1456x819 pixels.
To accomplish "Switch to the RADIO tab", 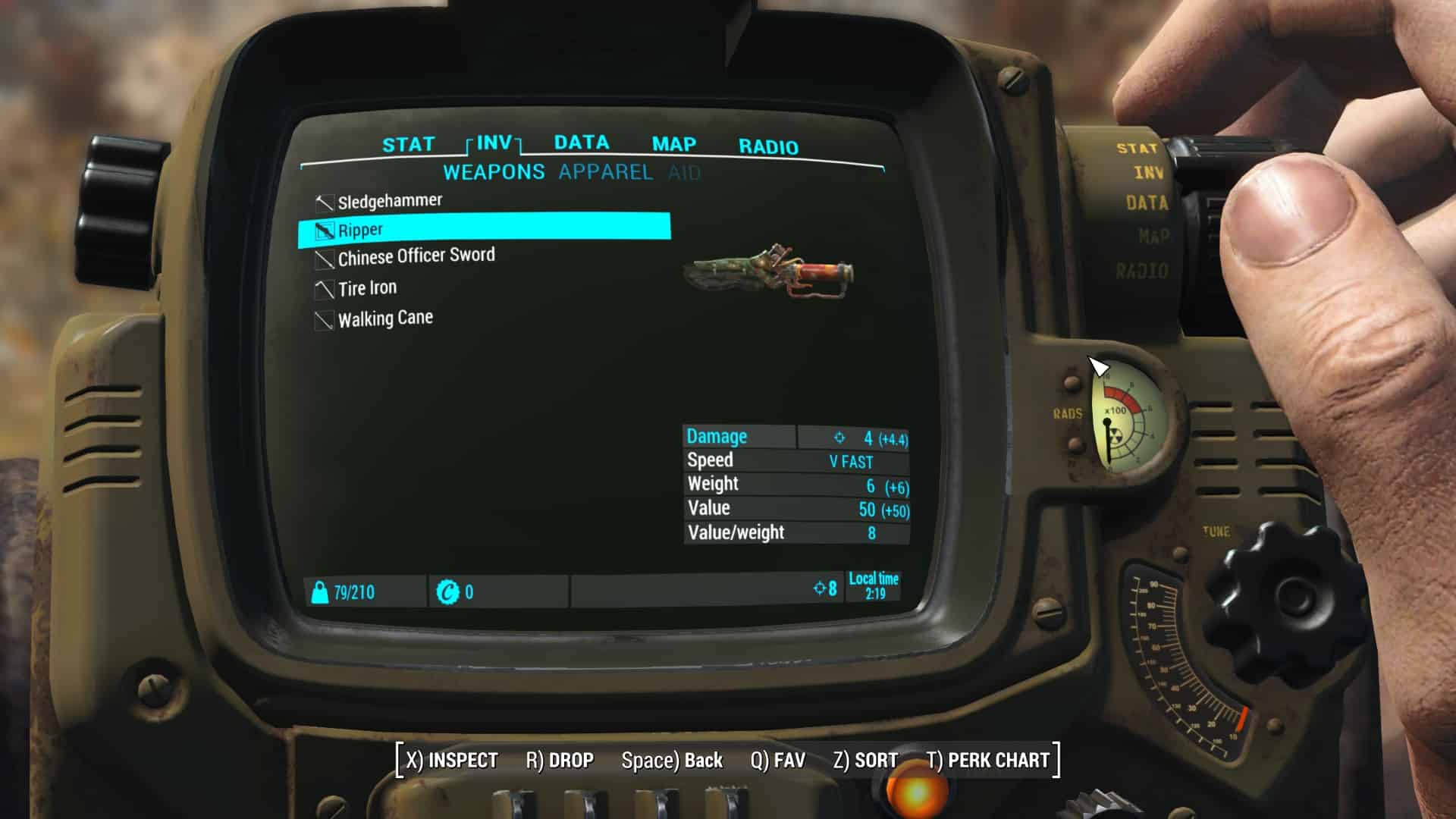I will (x=768, y=147).
